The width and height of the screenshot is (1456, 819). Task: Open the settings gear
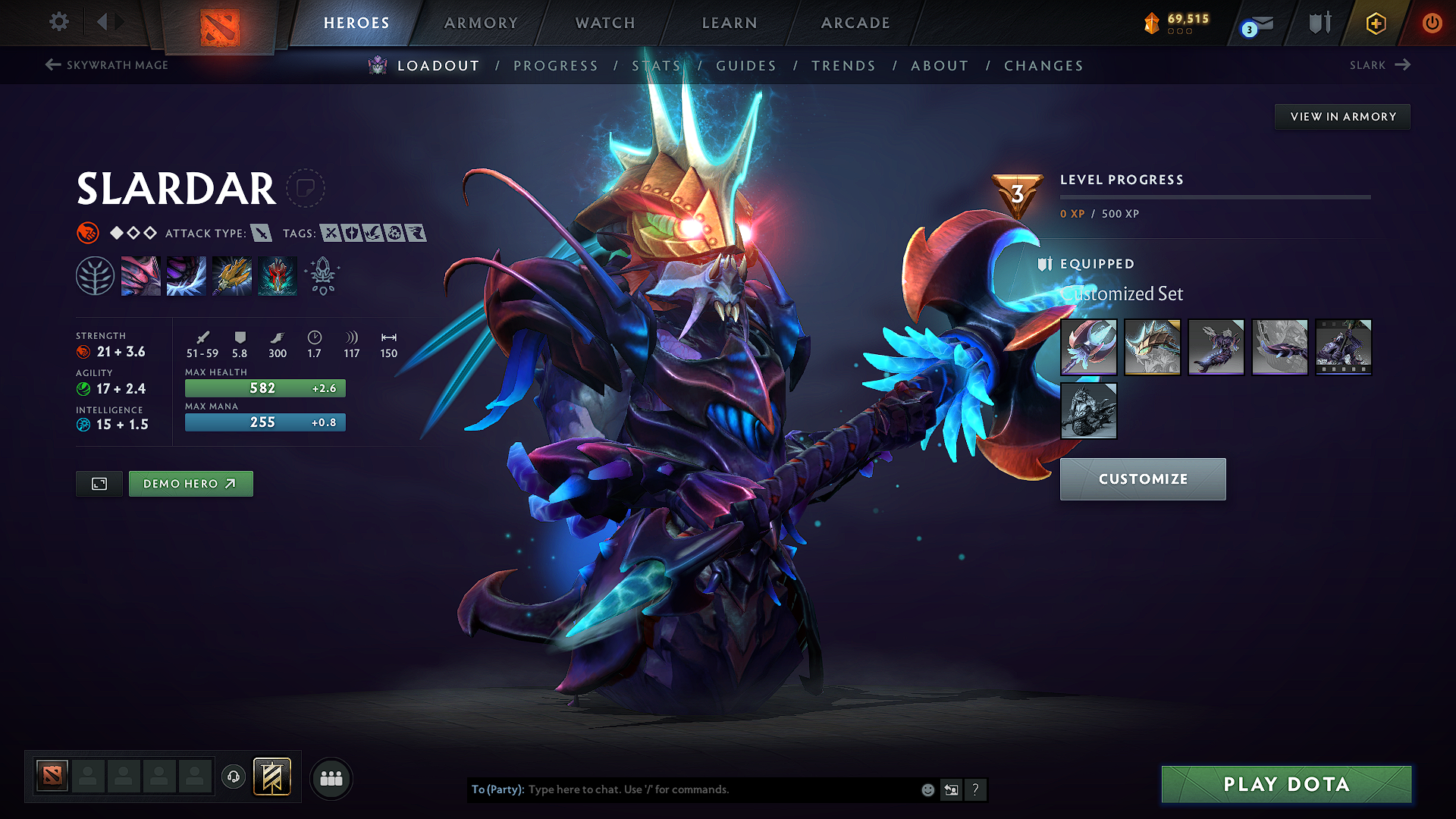58,22
